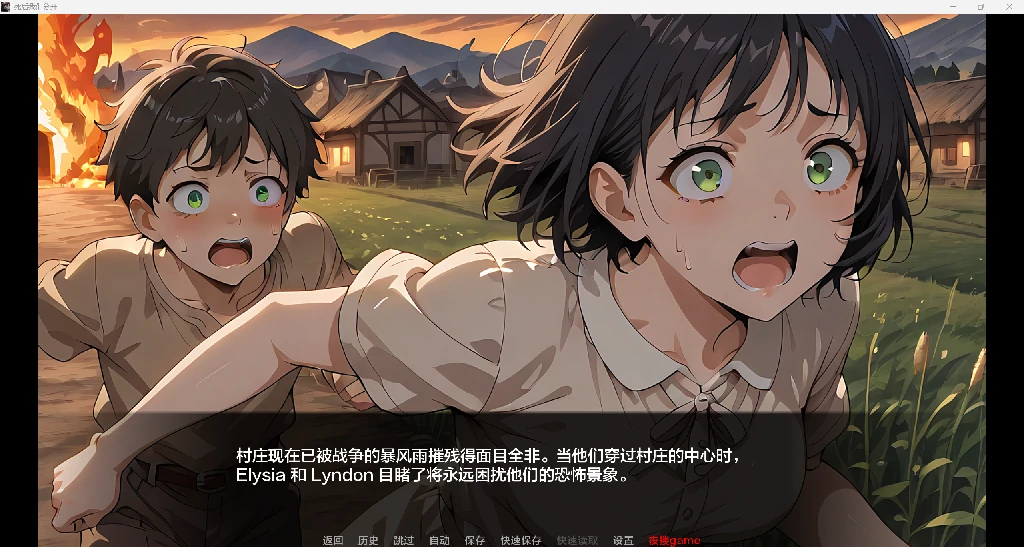
Task: Open the 保存 (Save) menu
Action: point(475,540)
